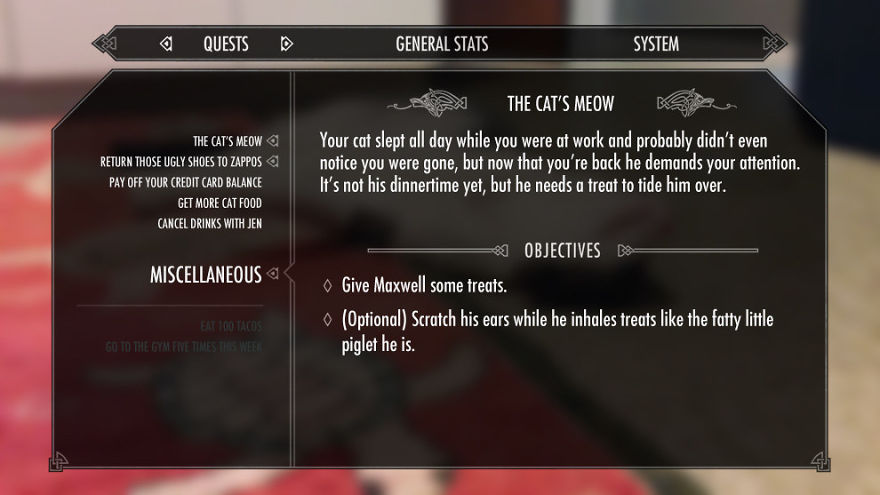Viewport: 880px width, 495px height.
Task: Click the right arrow beside Quests
Action: pyautogui.click(x=287, y=44)
